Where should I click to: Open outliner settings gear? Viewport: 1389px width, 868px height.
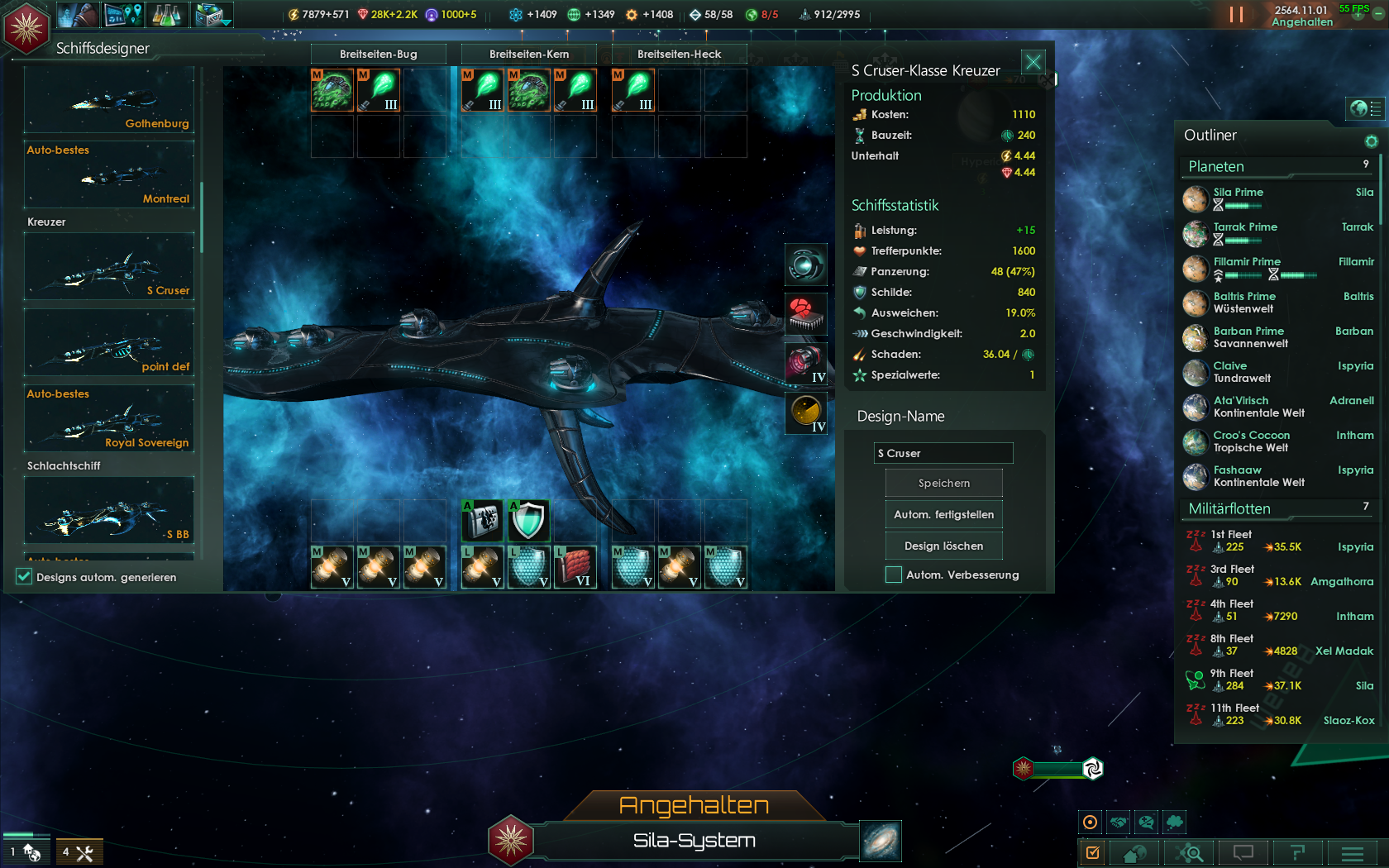click(1371, 141)
